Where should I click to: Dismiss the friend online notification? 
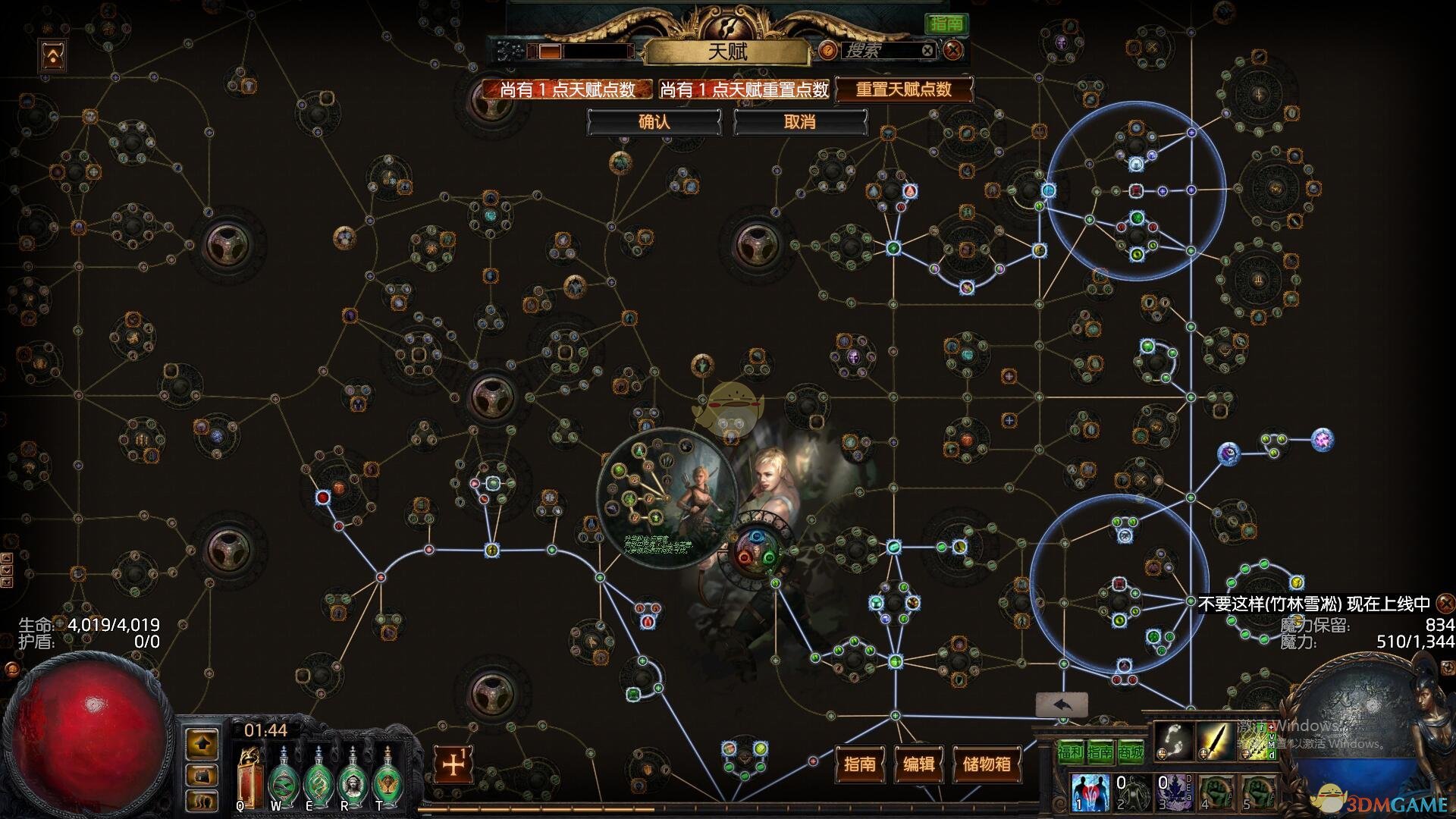[1446, 604]
